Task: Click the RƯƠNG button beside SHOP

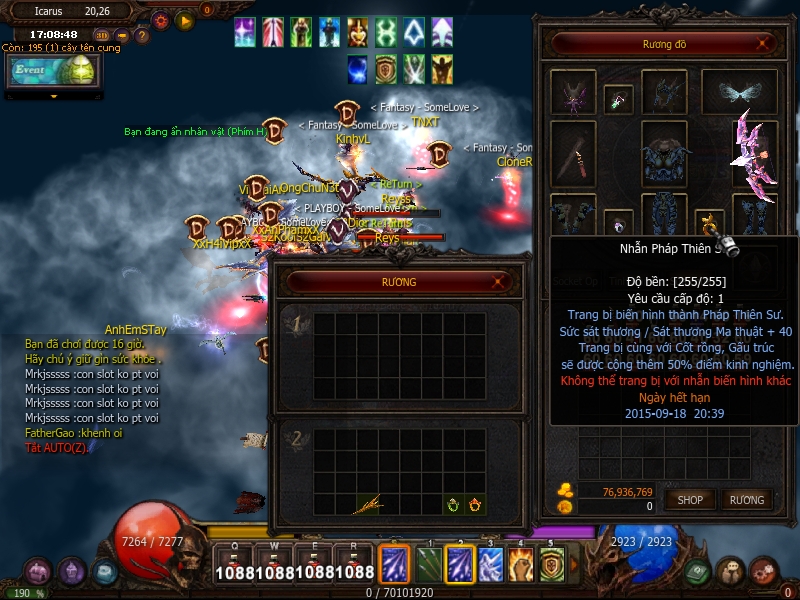Action: tap(746, 499)
